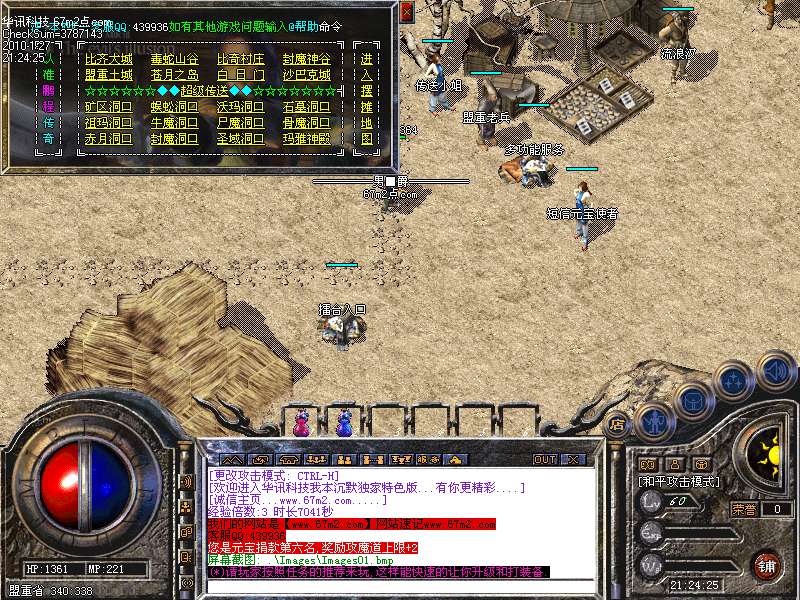Enter 矿区洞口 via the teleport list
This screenshot has height=600, width=800.
pos(108,107)
